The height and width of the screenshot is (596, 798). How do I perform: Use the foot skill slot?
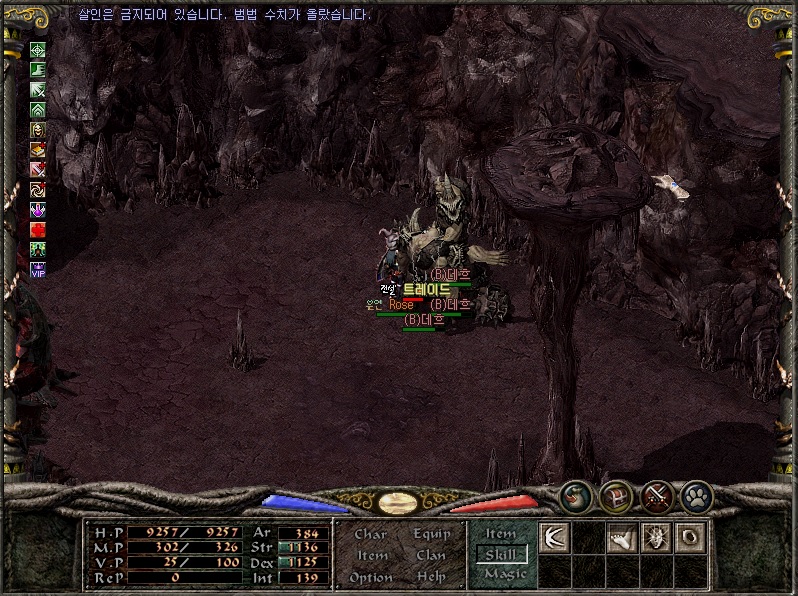click(x=622, y=538)
